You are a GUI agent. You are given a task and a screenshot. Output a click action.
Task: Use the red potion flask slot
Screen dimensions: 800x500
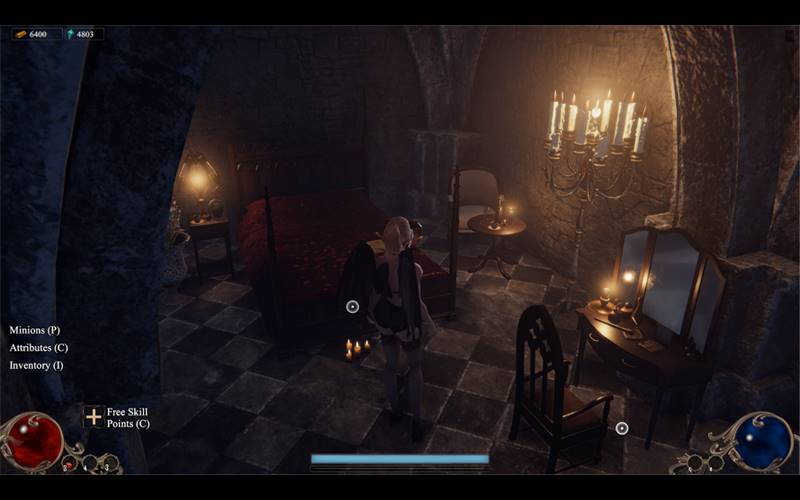(x=68, y=463)
